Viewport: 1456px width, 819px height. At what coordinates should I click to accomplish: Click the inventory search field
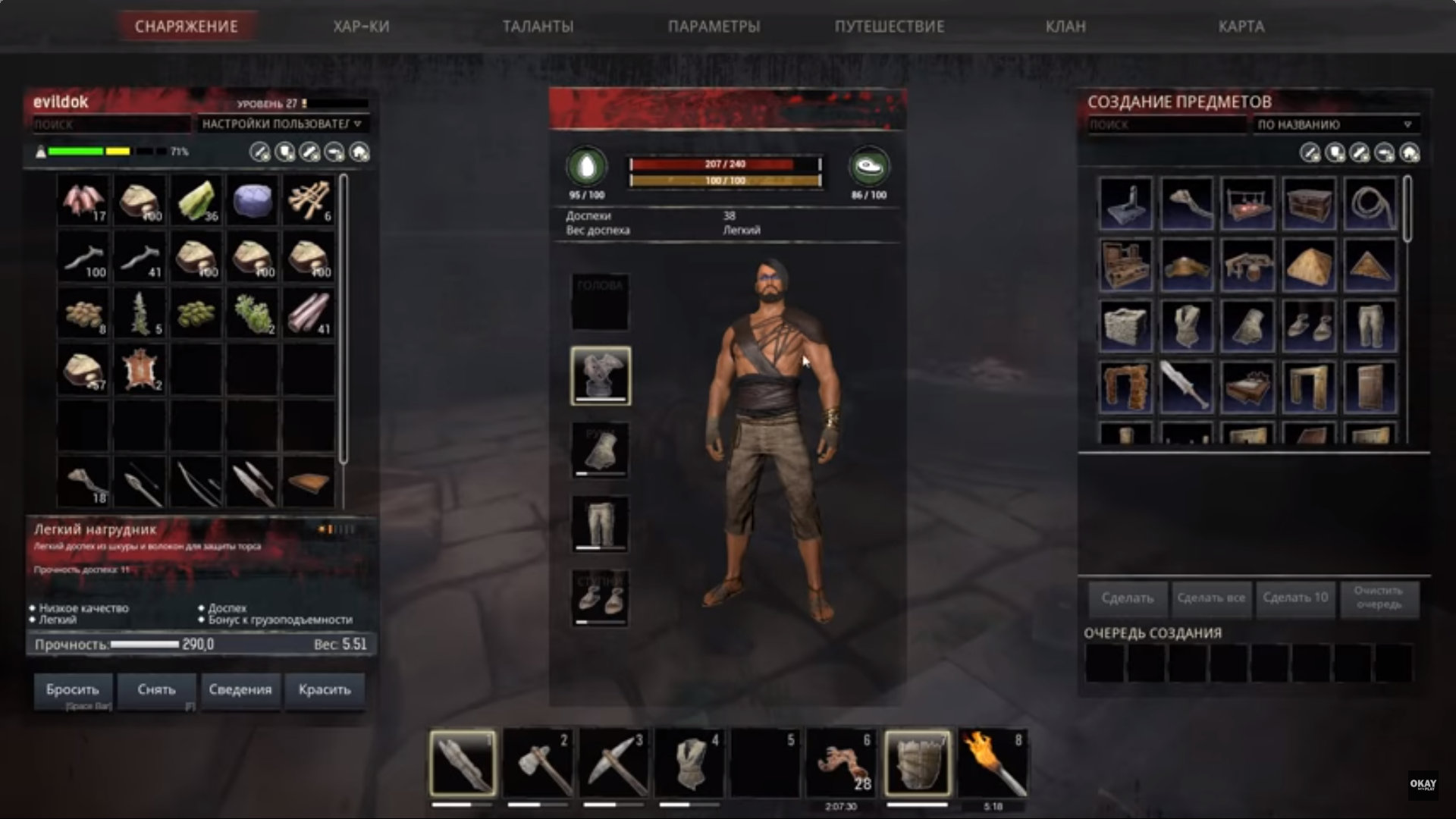pyautogui.click(x=110, y=124)
